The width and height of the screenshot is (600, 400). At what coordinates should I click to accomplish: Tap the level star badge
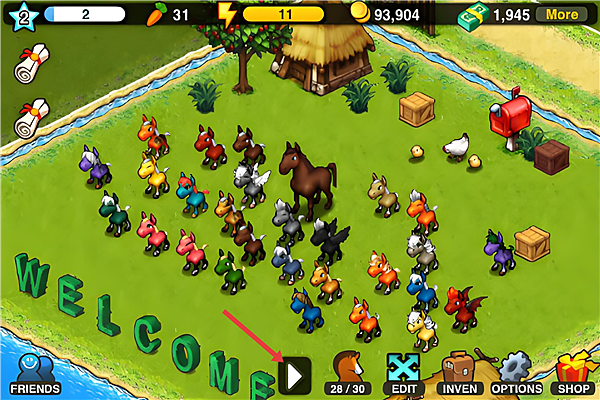(22, 17)
